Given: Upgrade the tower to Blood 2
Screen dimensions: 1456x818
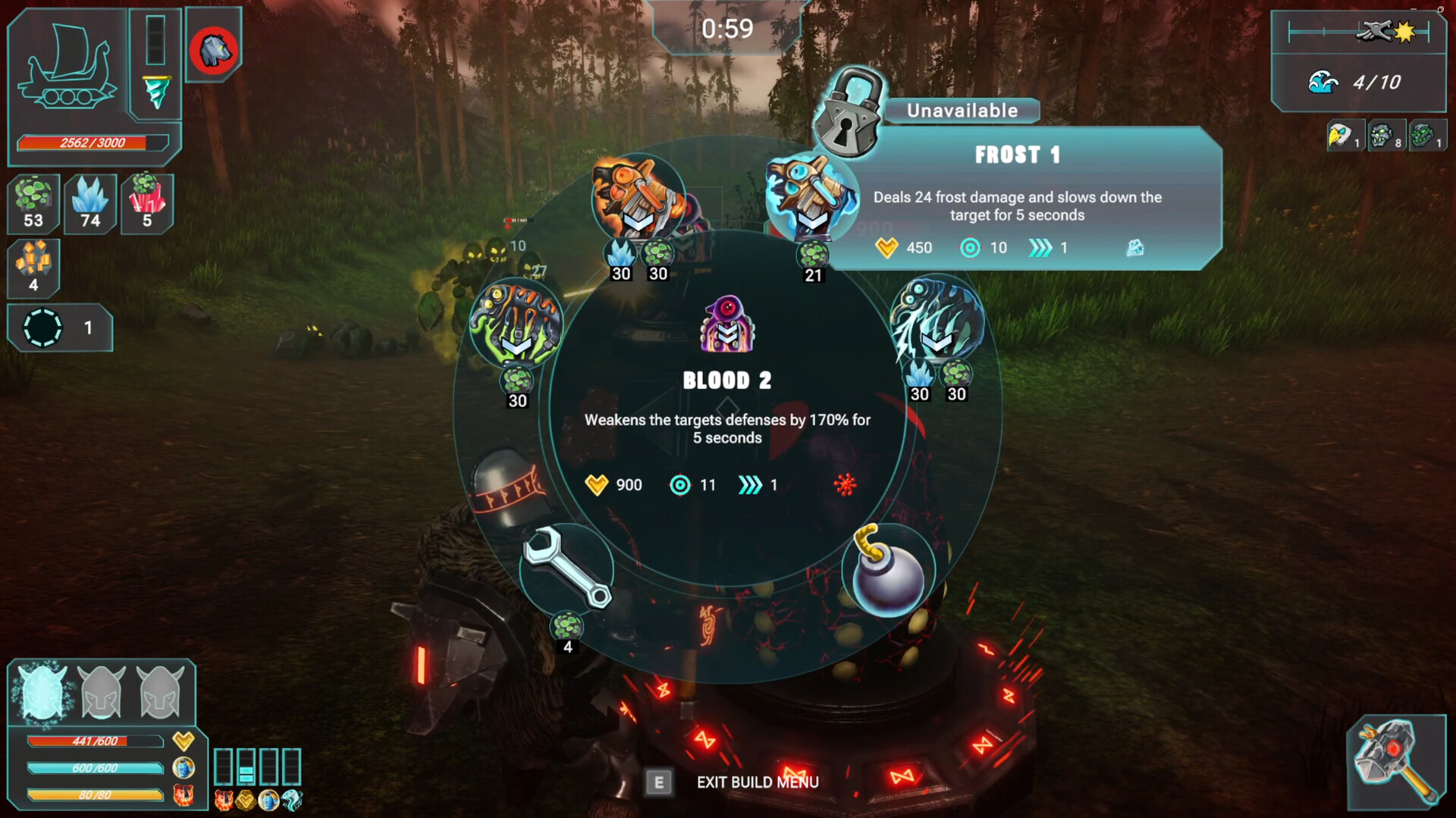Looking at the screenshot, I should pyautogui.click(x=726, y=326).
